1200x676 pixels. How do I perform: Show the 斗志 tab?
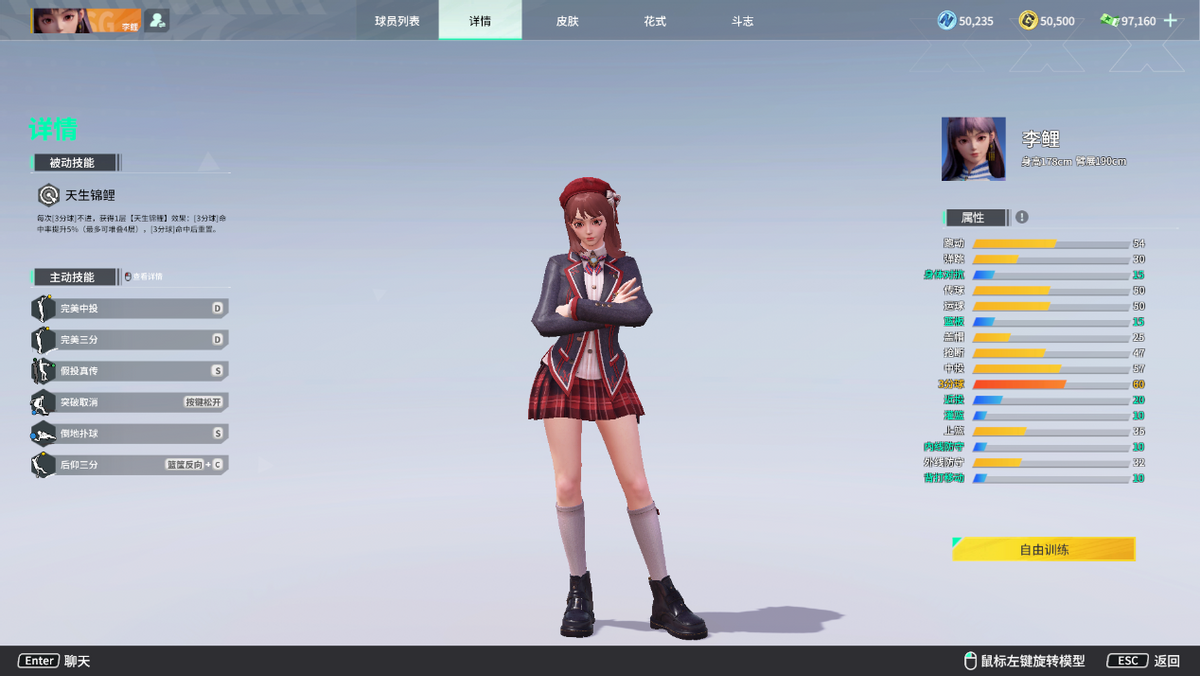pyautogui.click(x=742, y=21)
